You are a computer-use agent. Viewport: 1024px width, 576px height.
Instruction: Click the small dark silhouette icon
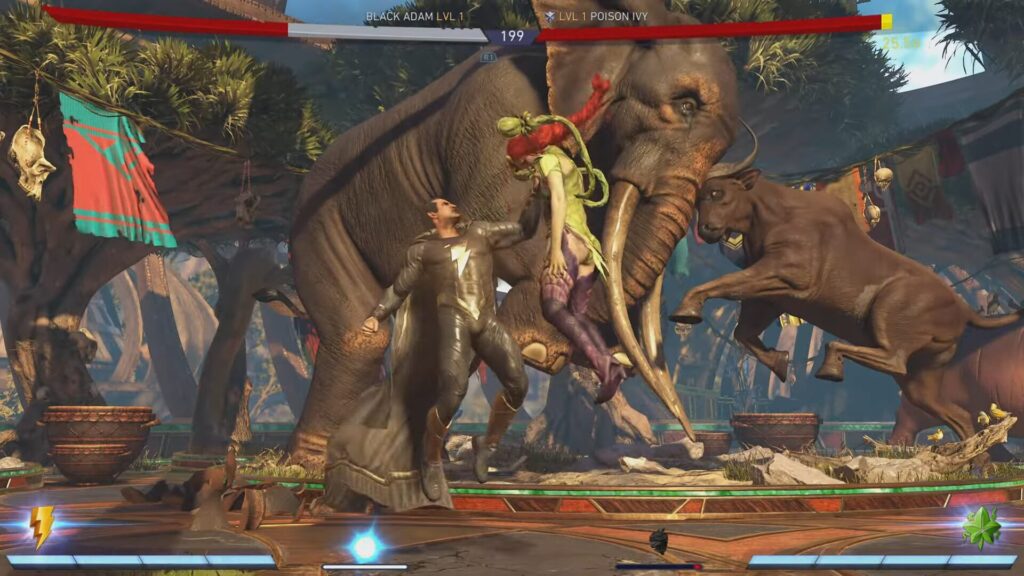coord(658,542)
